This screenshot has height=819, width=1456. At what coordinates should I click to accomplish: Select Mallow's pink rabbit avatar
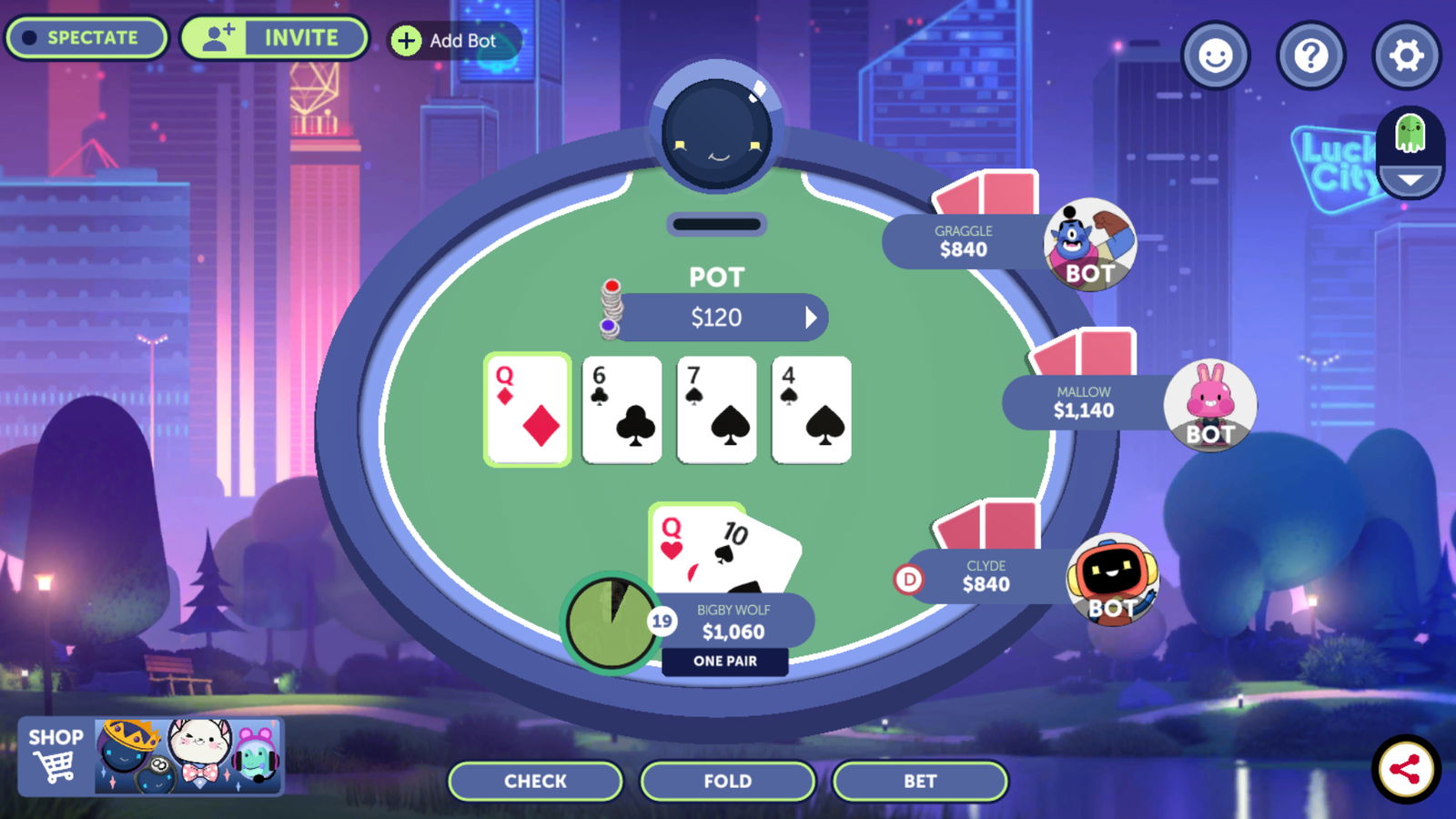click(x=1210, y=408)
